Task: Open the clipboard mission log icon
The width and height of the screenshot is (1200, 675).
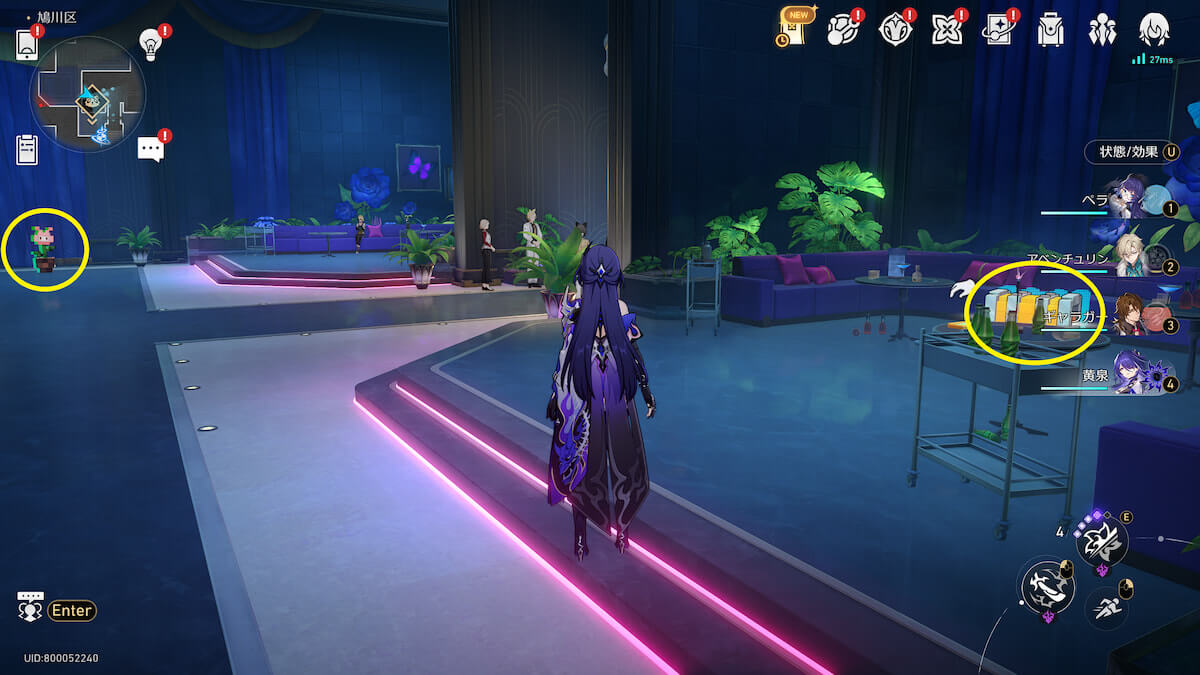Action: pos(27,150)
